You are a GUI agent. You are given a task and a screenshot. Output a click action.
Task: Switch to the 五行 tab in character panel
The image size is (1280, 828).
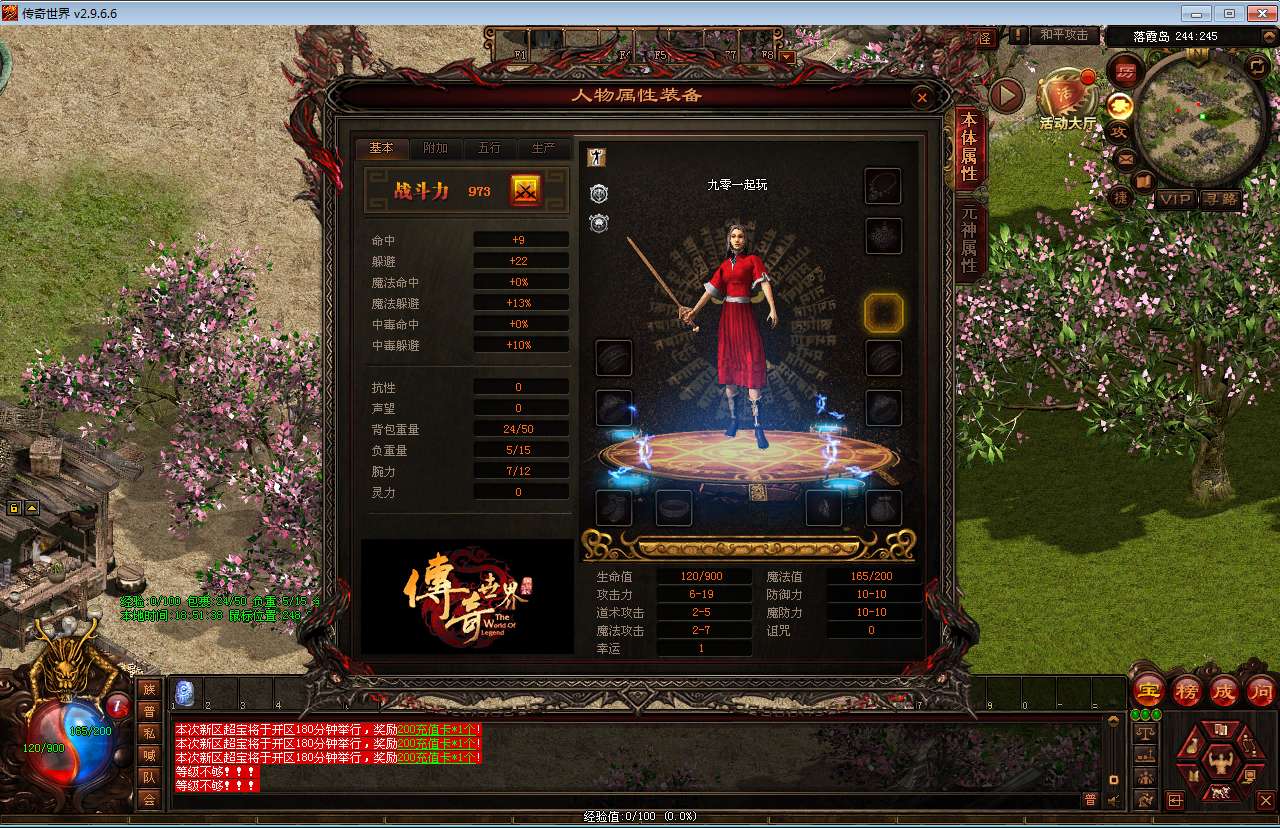[490, 148]
